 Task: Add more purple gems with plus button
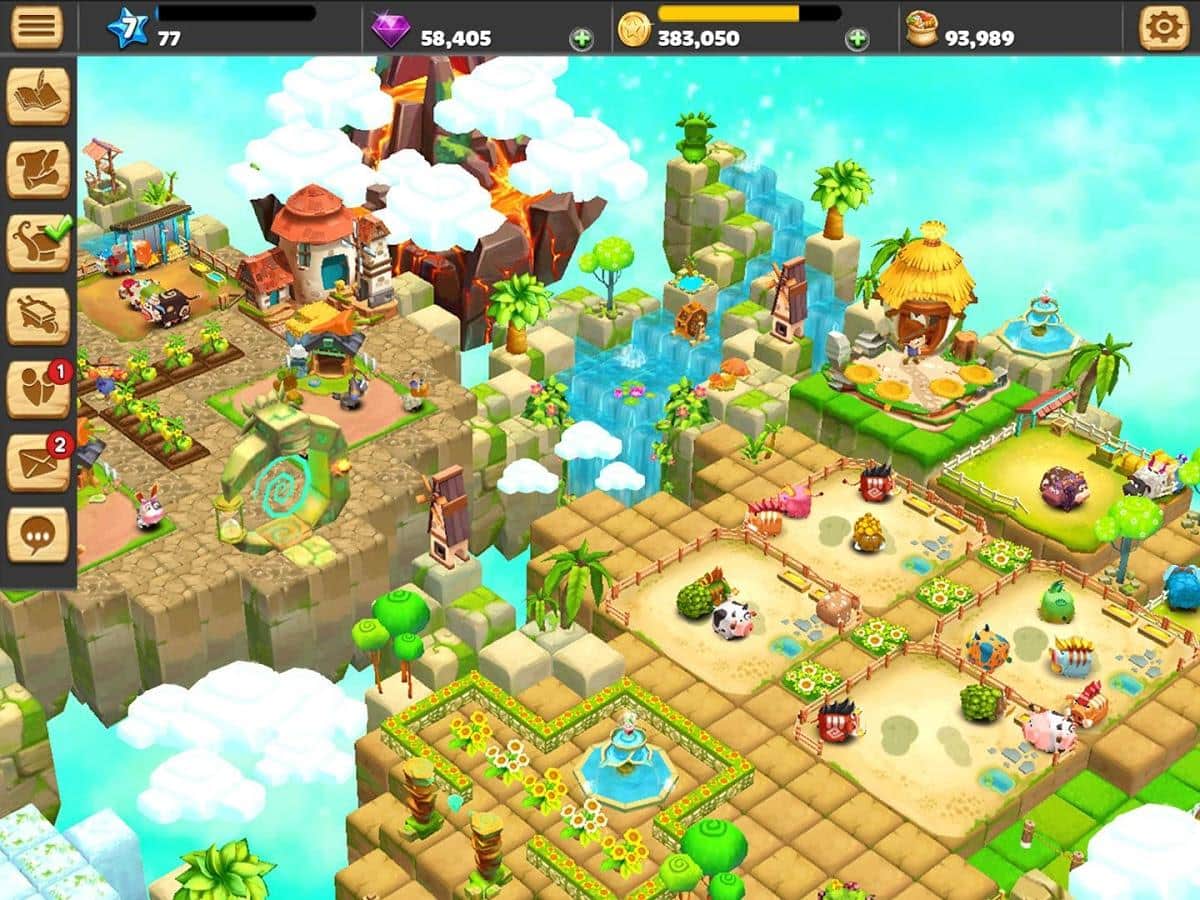[x=581, y=39]
